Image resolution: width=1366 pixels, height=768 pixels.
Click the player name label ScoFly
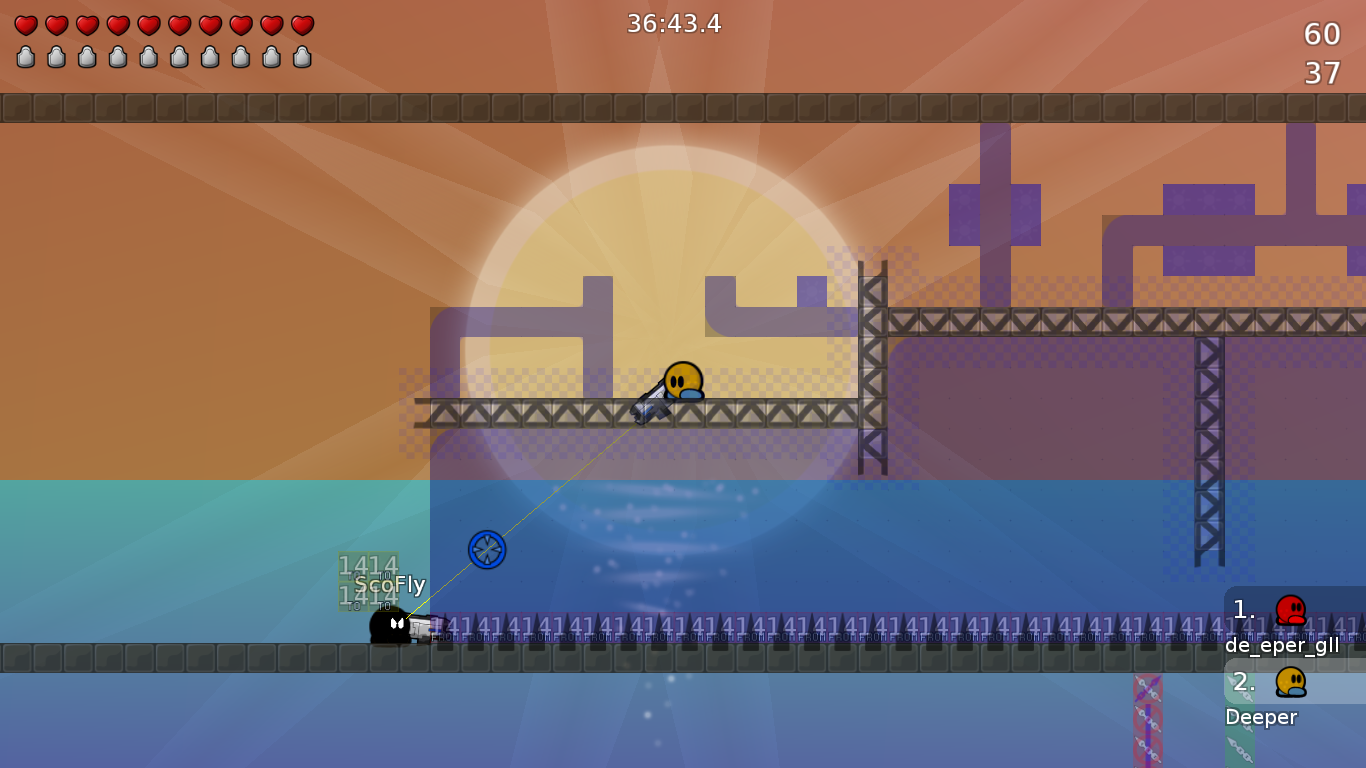[x=391, y=584]
